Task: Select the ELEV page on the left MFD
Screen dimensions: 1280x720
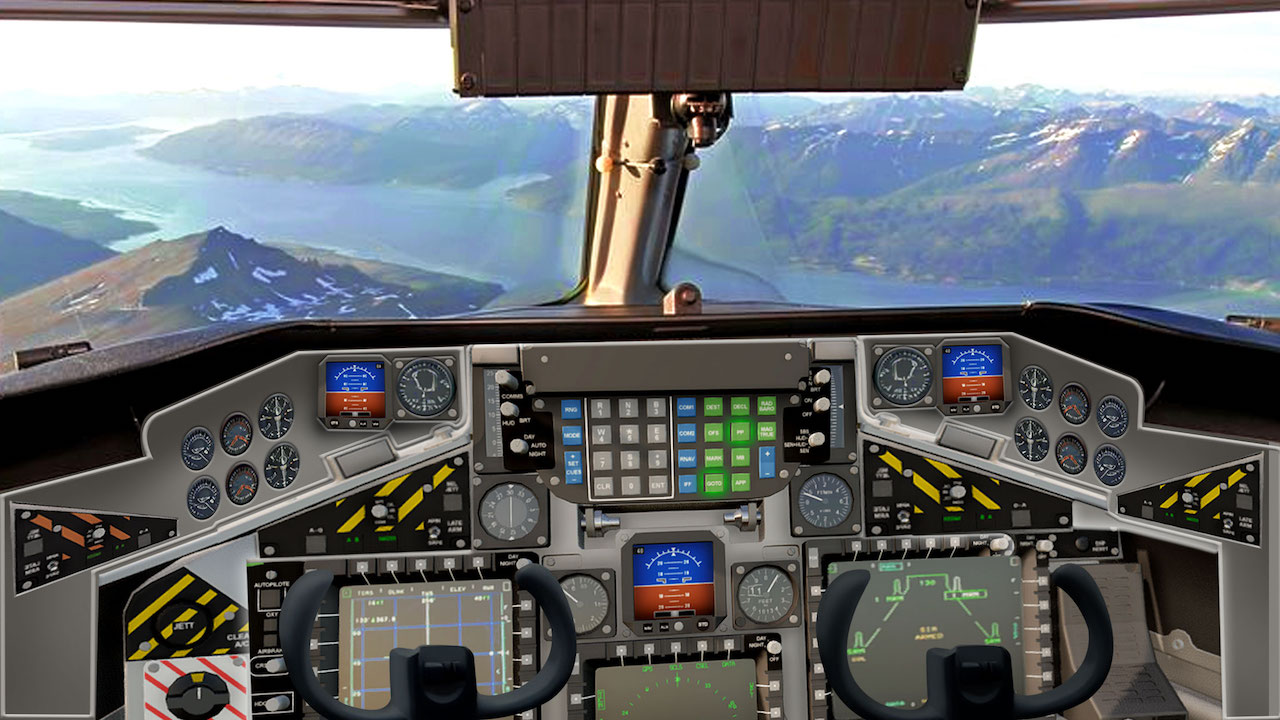Action: tap(448, 565)
